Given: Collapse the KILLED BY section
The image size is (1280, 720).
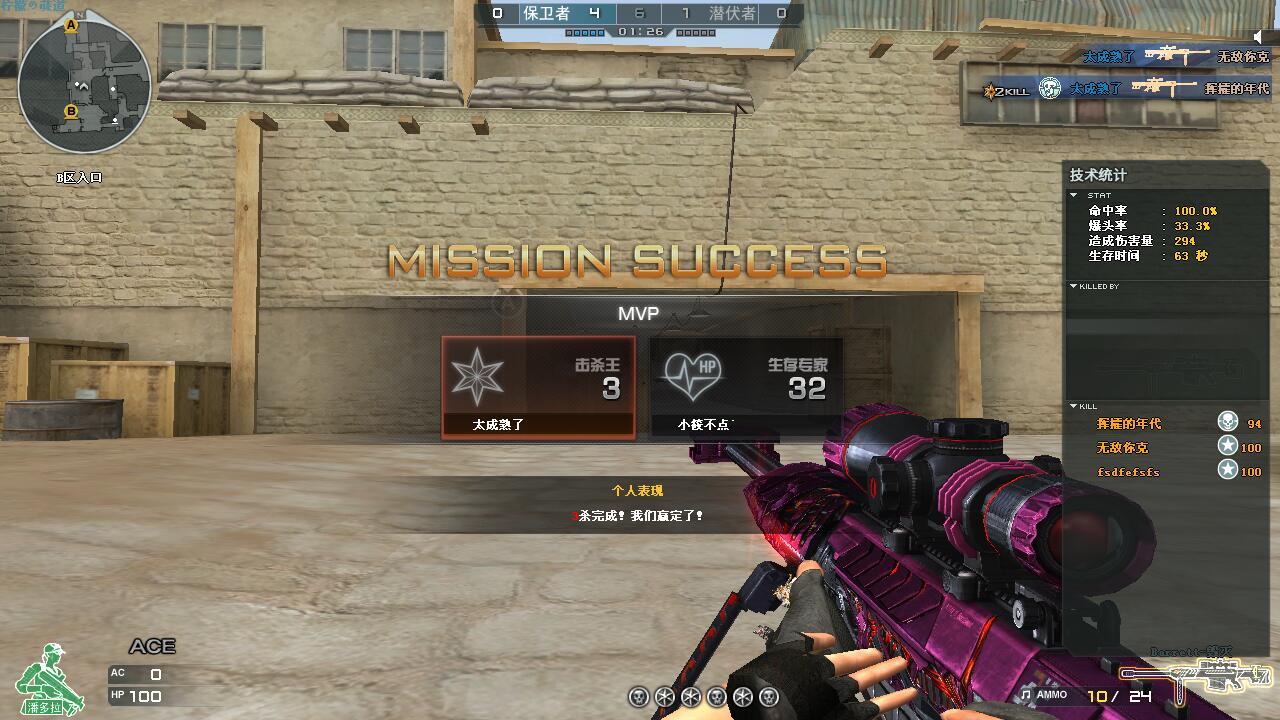Looking at the screenshot, I should pyautogui.click(x=1074, y=286).
